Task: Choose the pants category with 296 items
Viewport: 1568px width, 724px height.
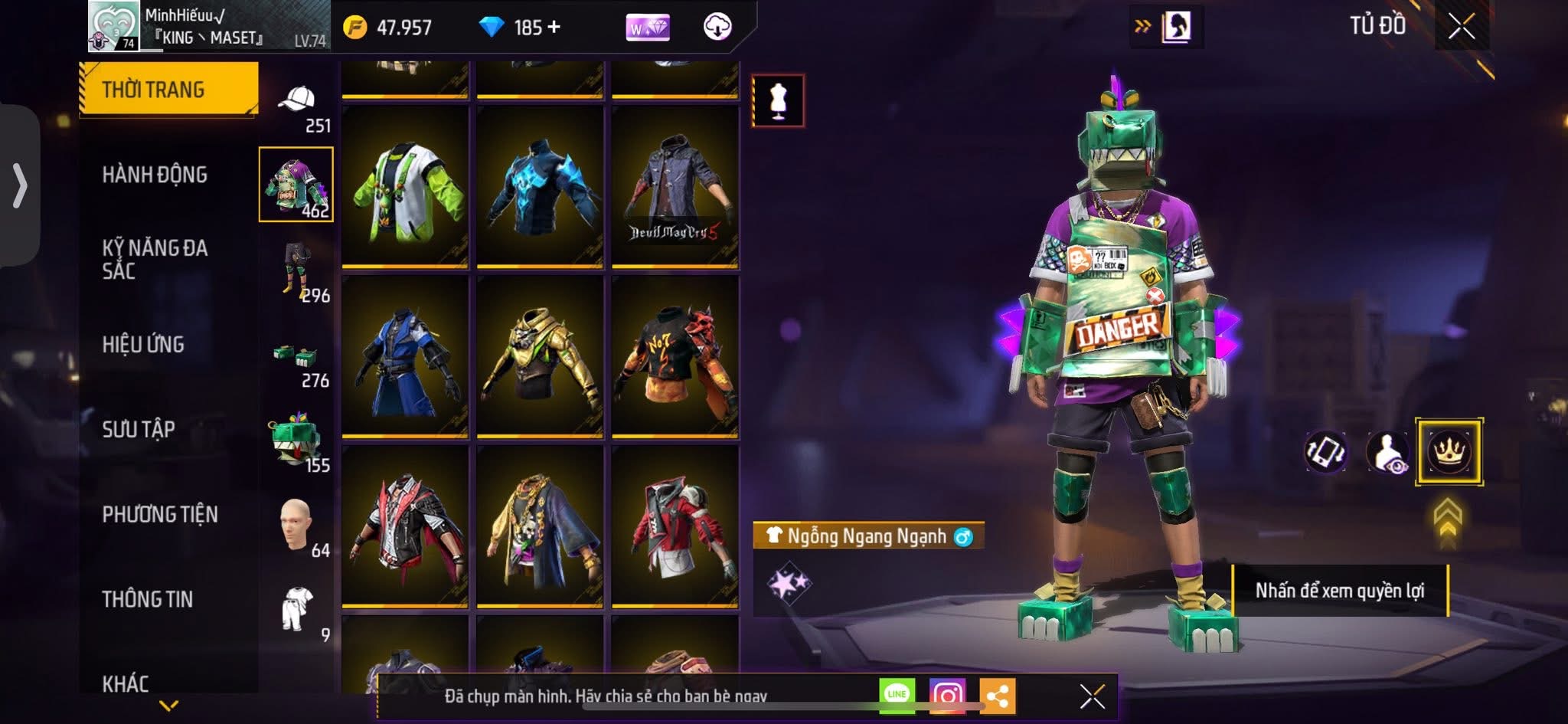Action: (297, 272)
